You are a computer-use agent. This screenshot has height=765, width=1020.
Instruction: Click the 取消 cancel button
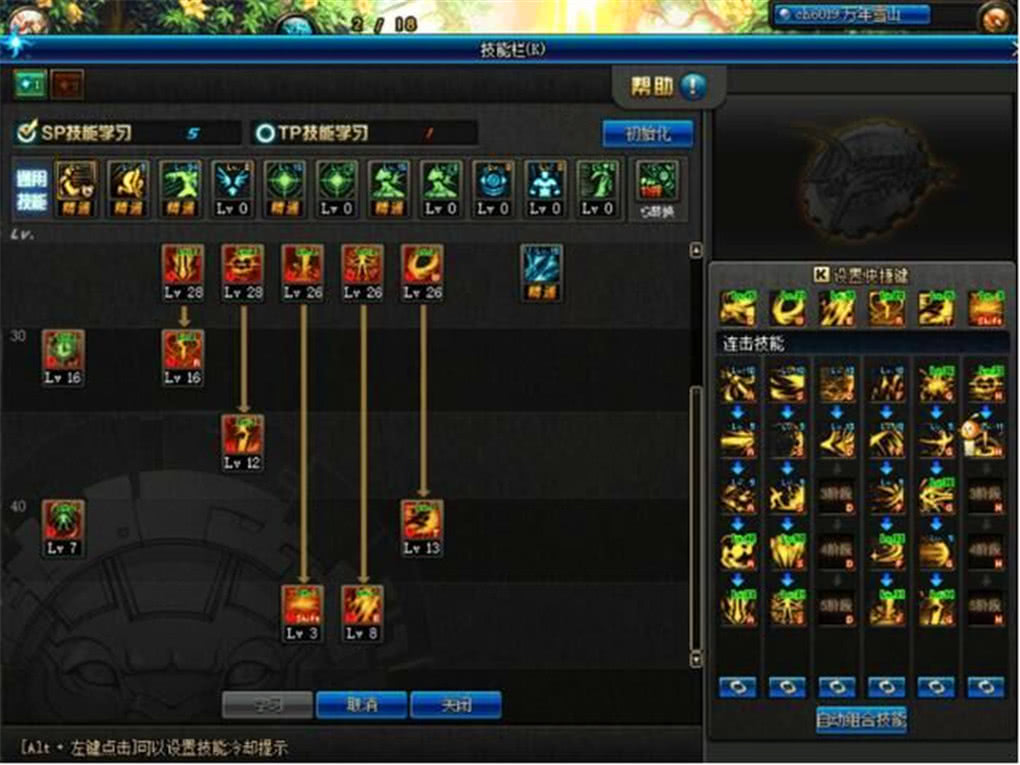tap(361, 704)
